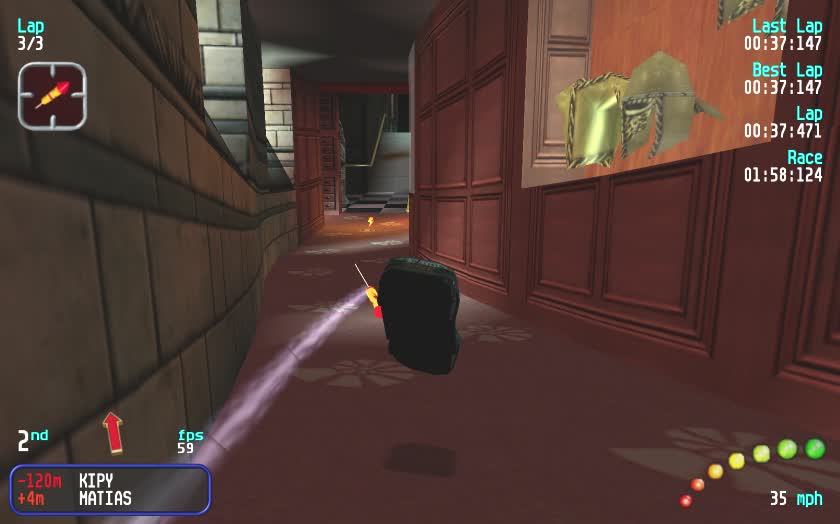Click the red direction arrow indicator
840x524 pixels.
tap(113, 433)
